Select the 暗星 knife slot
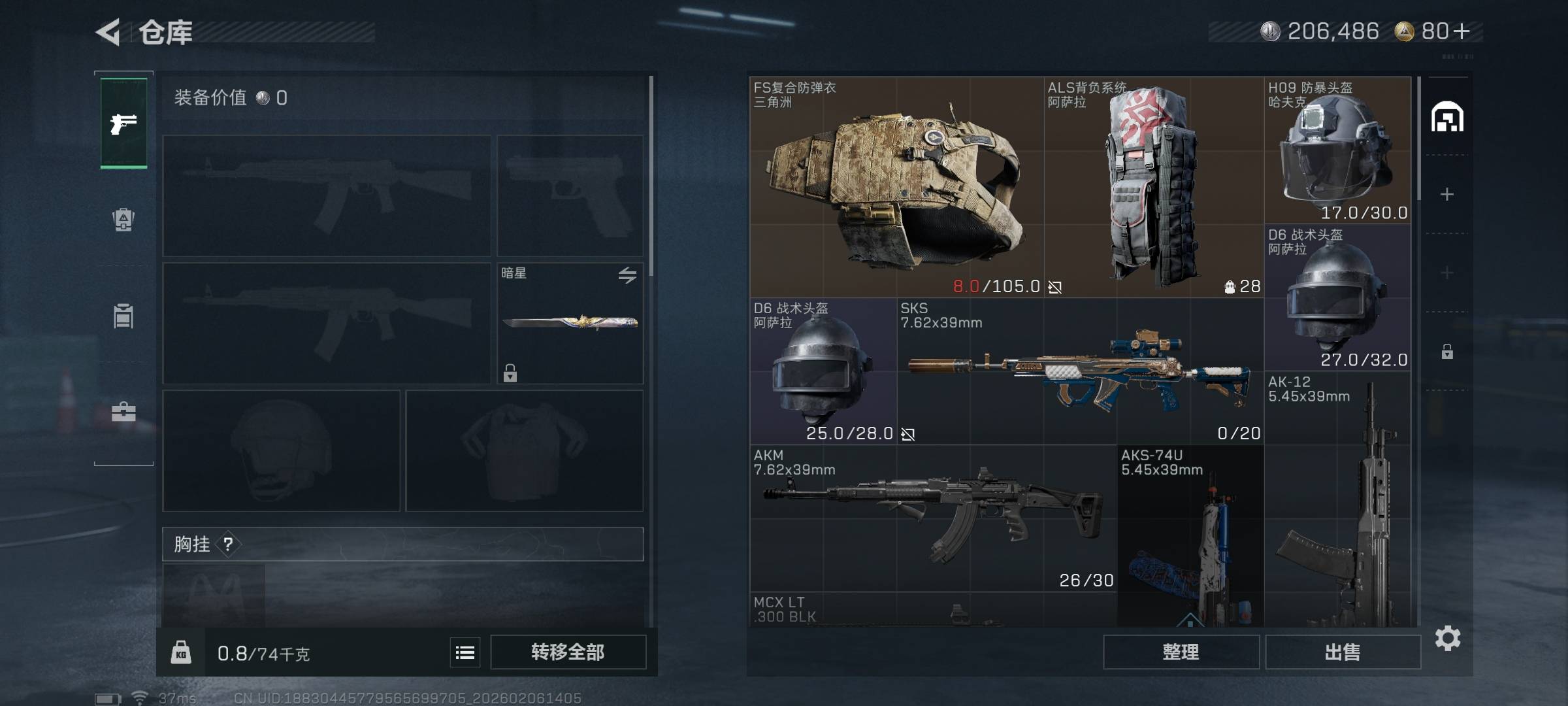Image resolution: width=1568 pixels, height=706 pixels. [570, 323]
